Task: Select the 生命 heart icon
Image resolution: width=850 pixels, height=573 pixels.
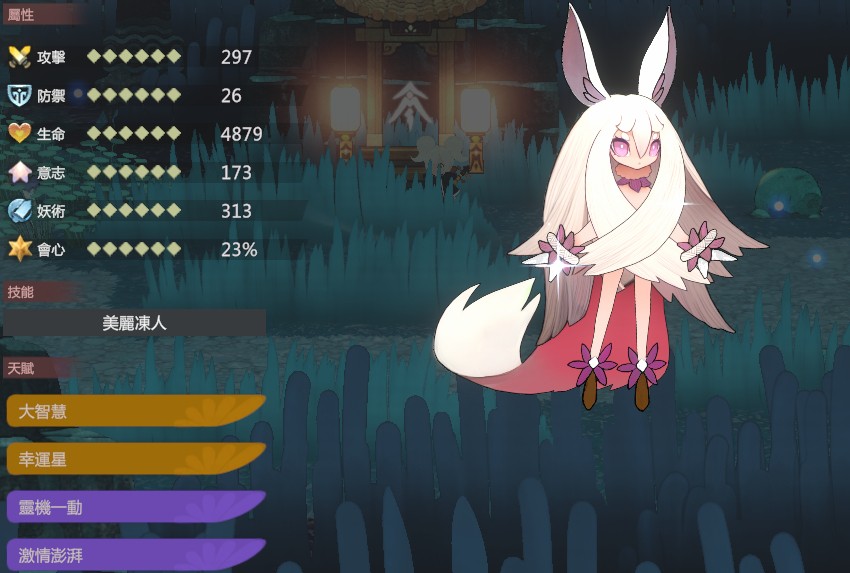Action: click(x=19, y=133)
